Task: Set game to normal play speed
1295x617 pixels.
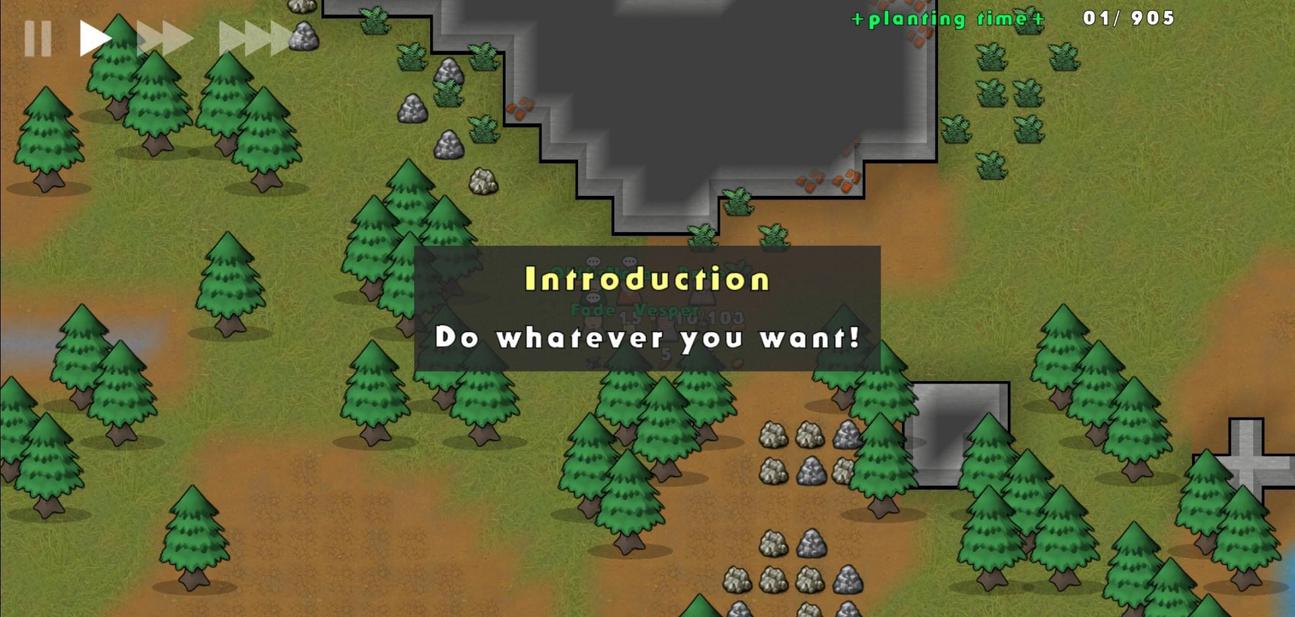Action: click(x=95, y=38)
